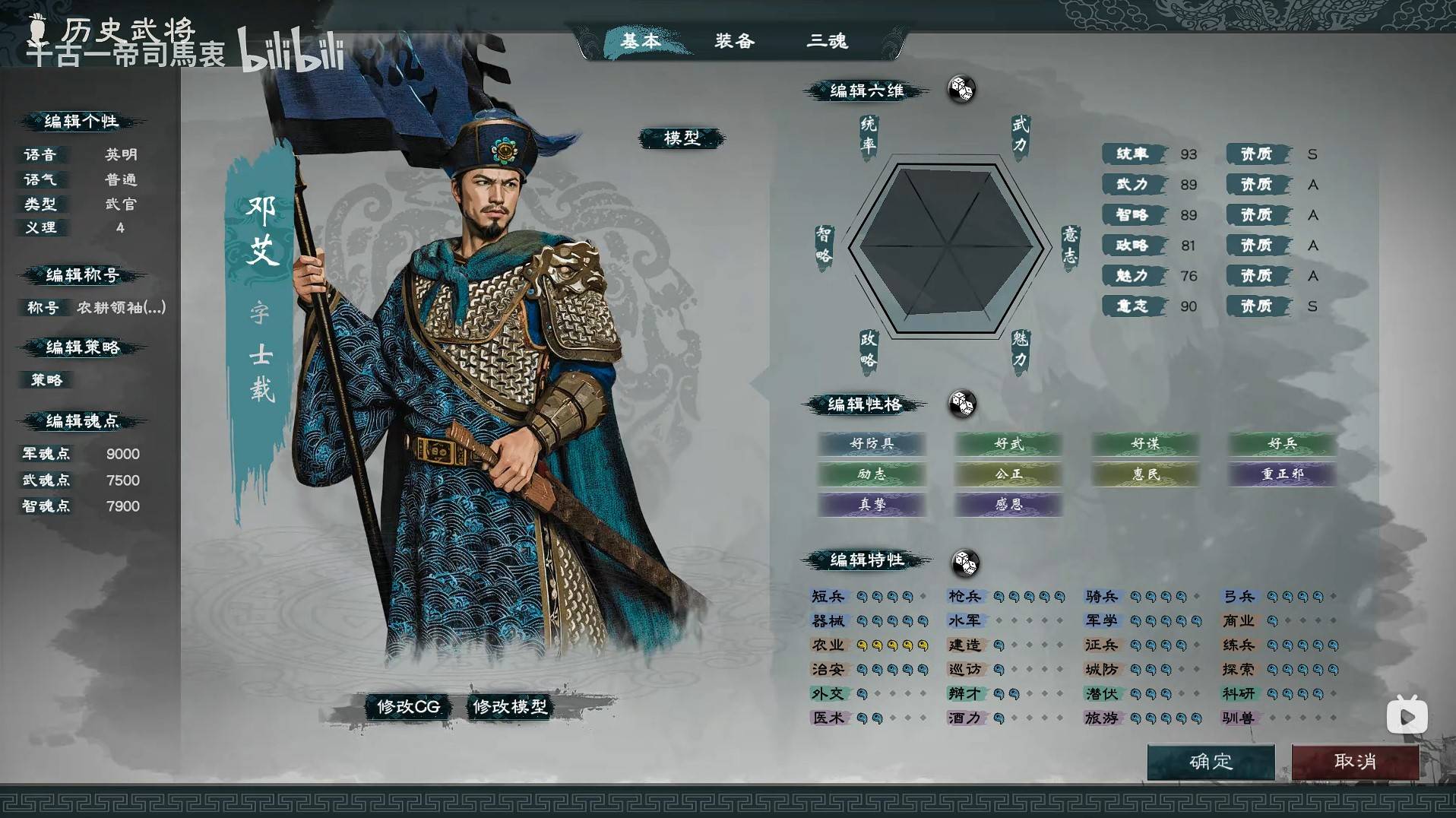
Task: Open the 类型 type selector showing 武官
Action: pyautogui.click(x=122, y=204)
